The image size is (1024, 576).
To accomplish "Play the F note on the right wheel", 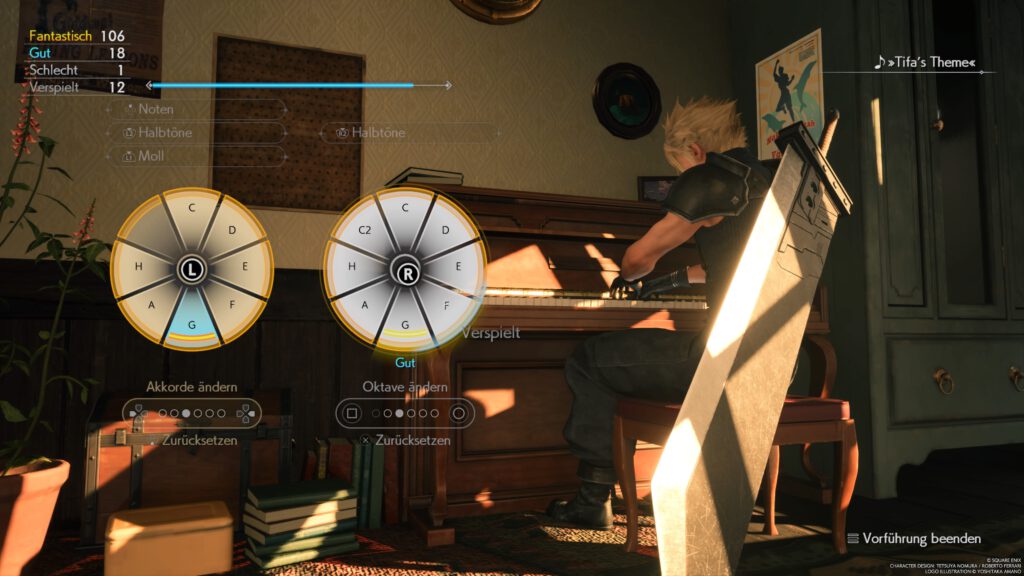I will point(446,307).
